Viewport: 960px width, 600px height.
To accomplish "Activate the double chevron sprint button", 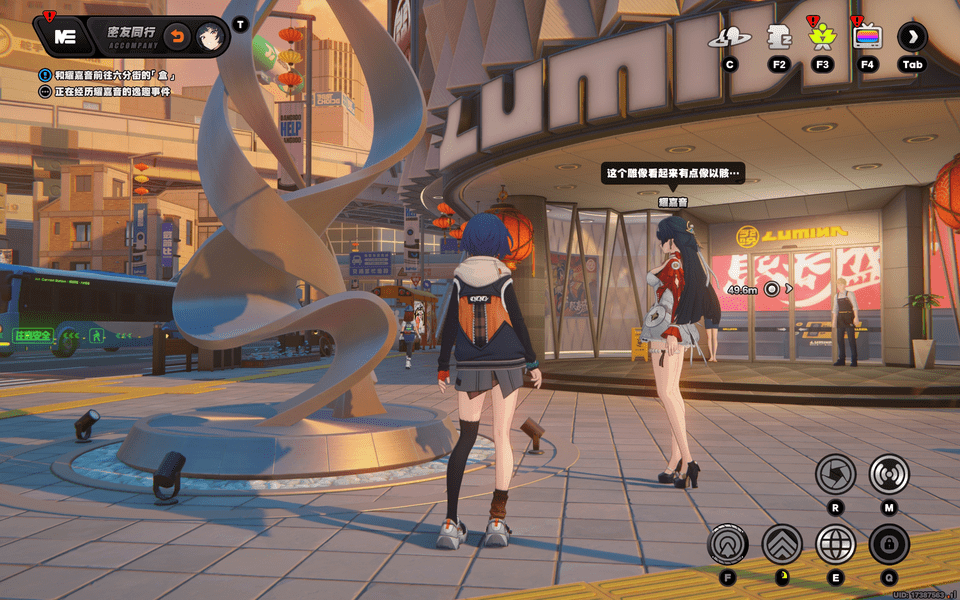I will 781,545.
